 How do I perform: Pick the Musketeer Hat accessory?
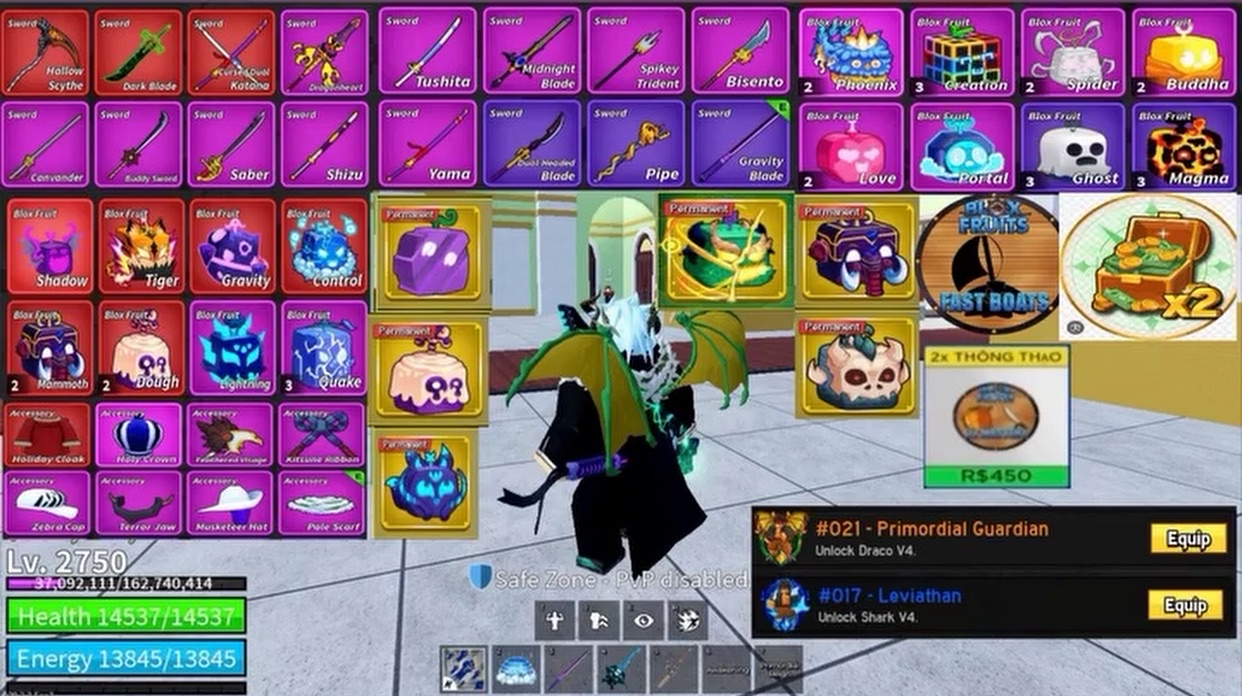point(231,503)
